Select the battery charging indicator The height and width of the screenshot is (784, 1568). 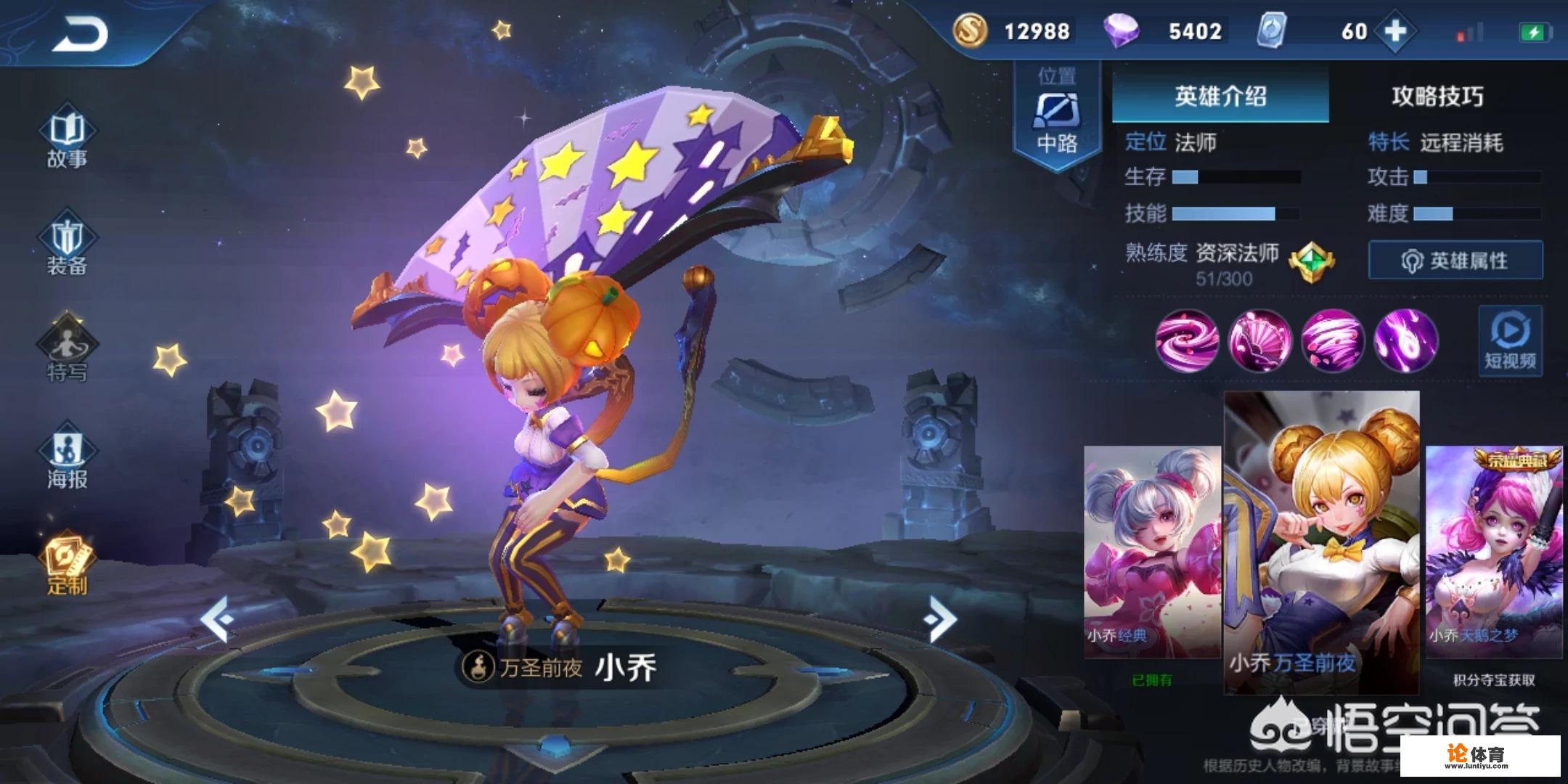click(x=1535, y=30)
